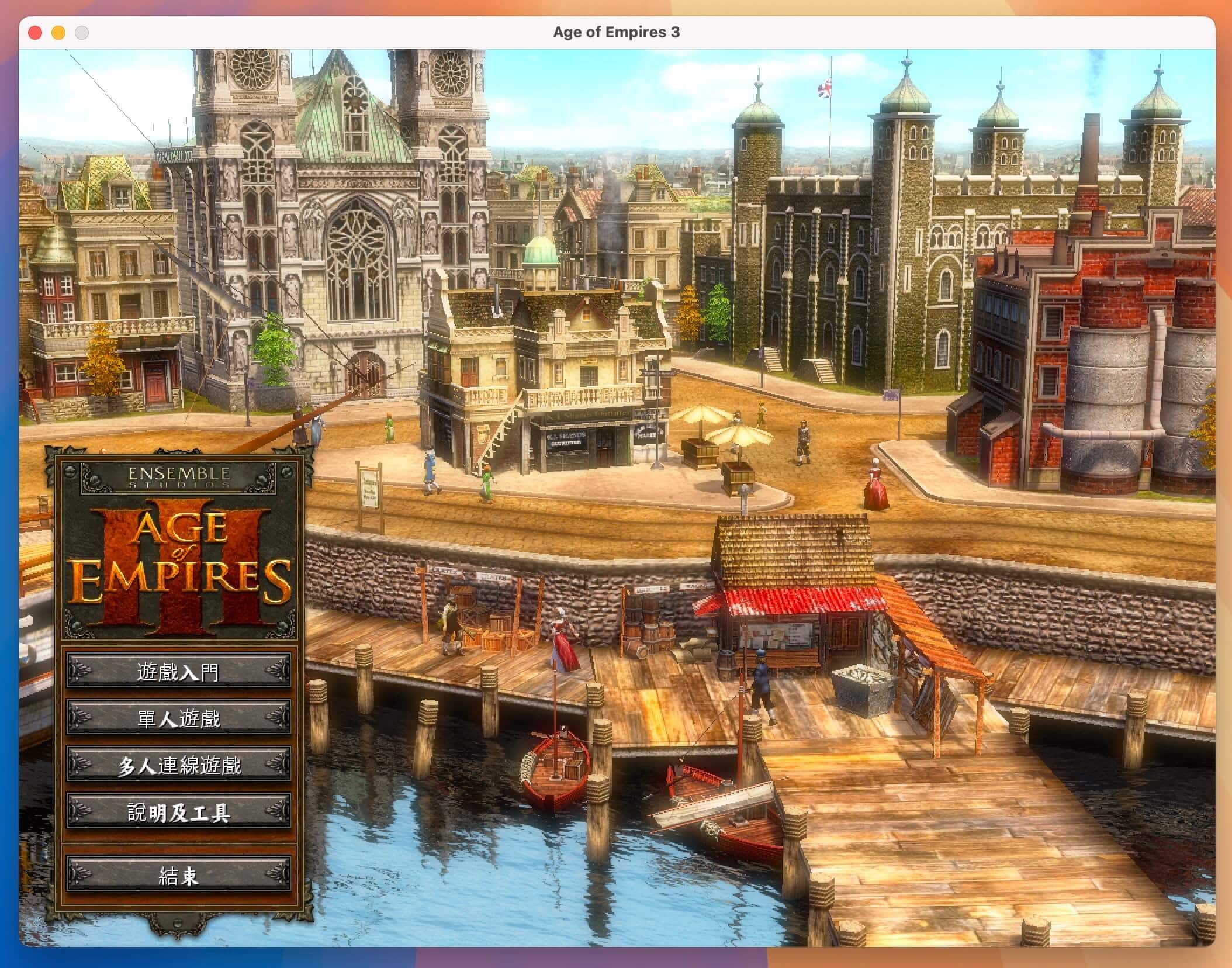Viewport: 1232px width, 968px height.
Task: Minimize the window with the yellow button
Action: pyautogui.click(x=58, y=33)
